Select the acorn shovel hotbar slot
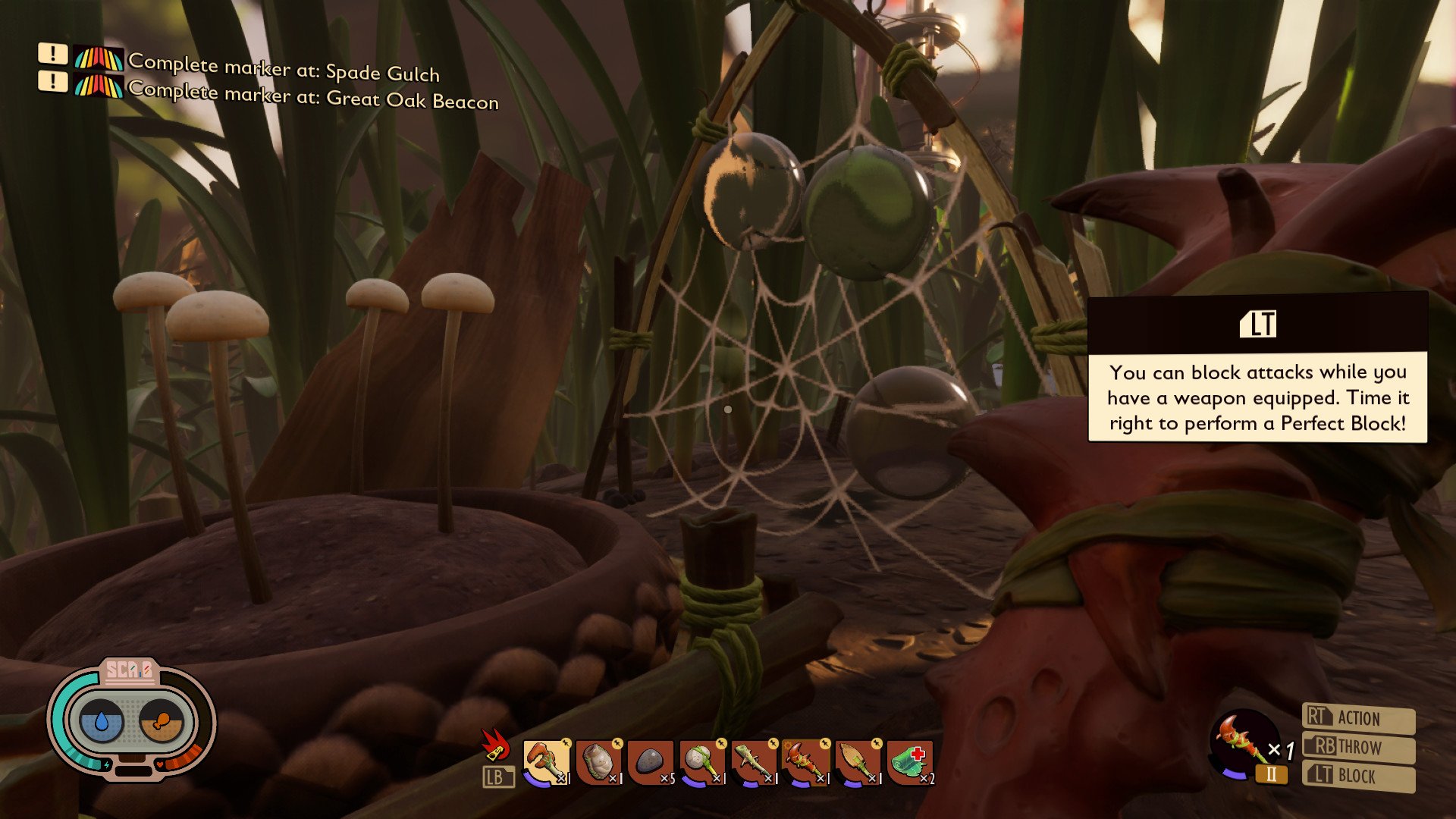Screen dimensions: 1456x819 point(857,761)
